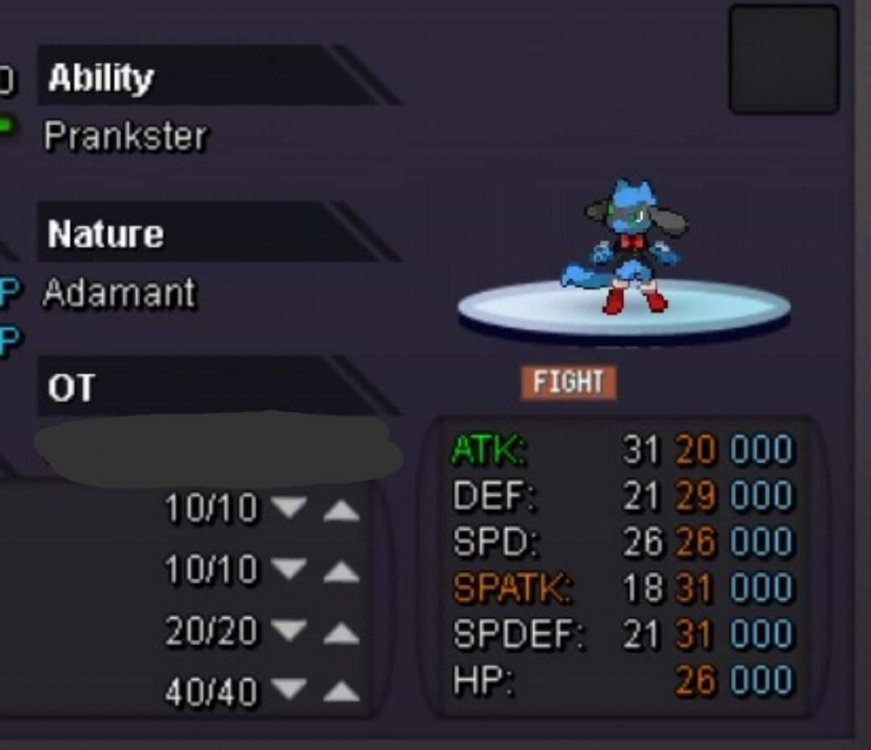Select the up arrow next to 40/40 PP
The image size is (871, 750).
[x=341, y=690]
